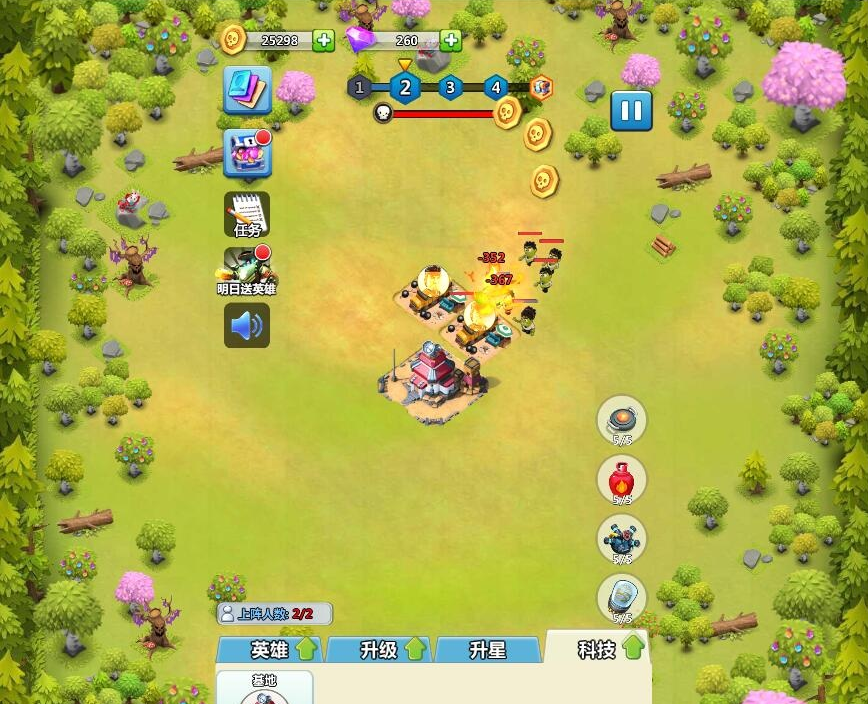
Task: Buy more purple gems with the plus button
Action: coord(450,40)
